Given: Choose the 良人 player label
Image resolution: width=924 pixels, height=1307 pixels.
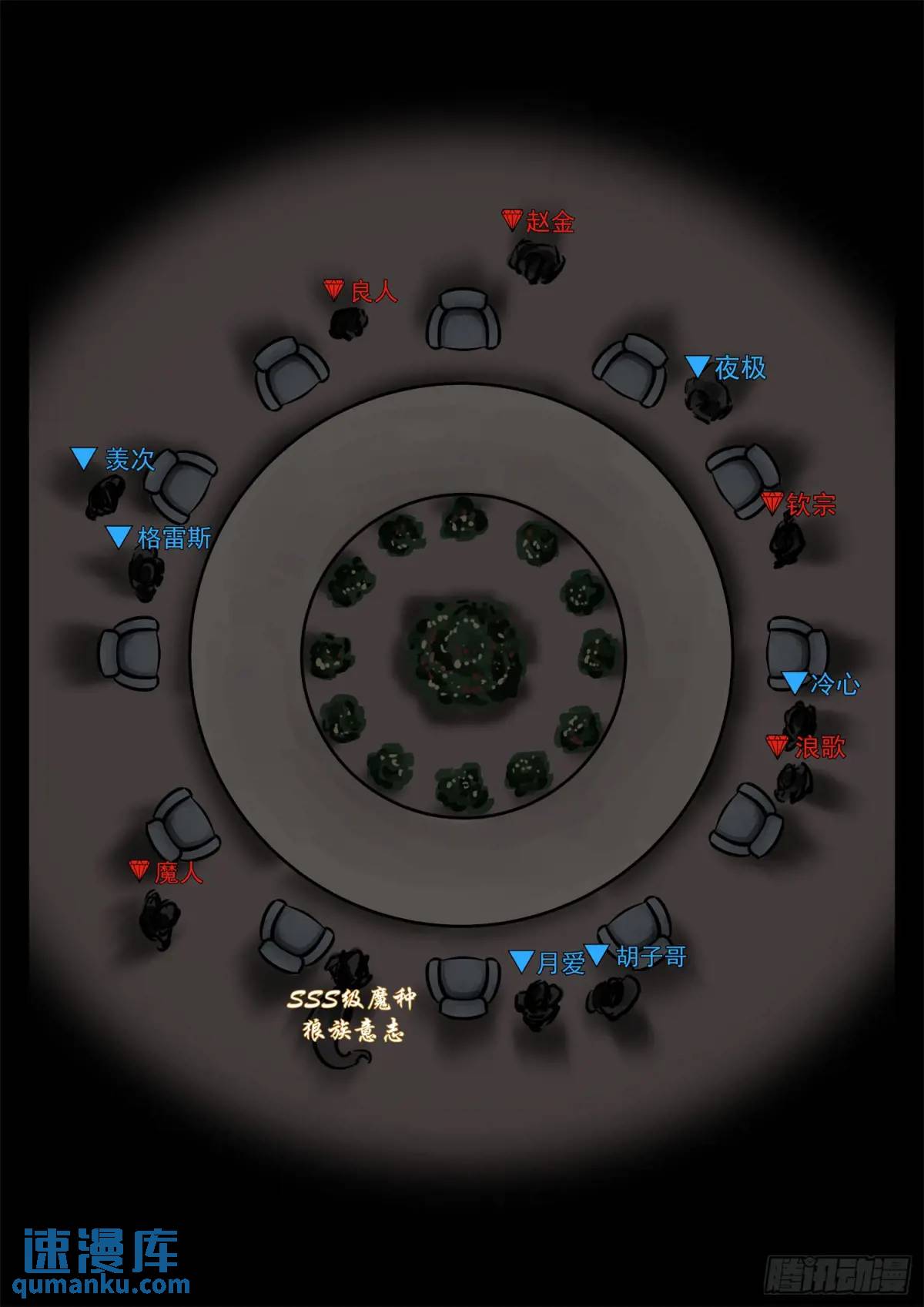Looking at the screenshot, I should (x=373, y=292).
